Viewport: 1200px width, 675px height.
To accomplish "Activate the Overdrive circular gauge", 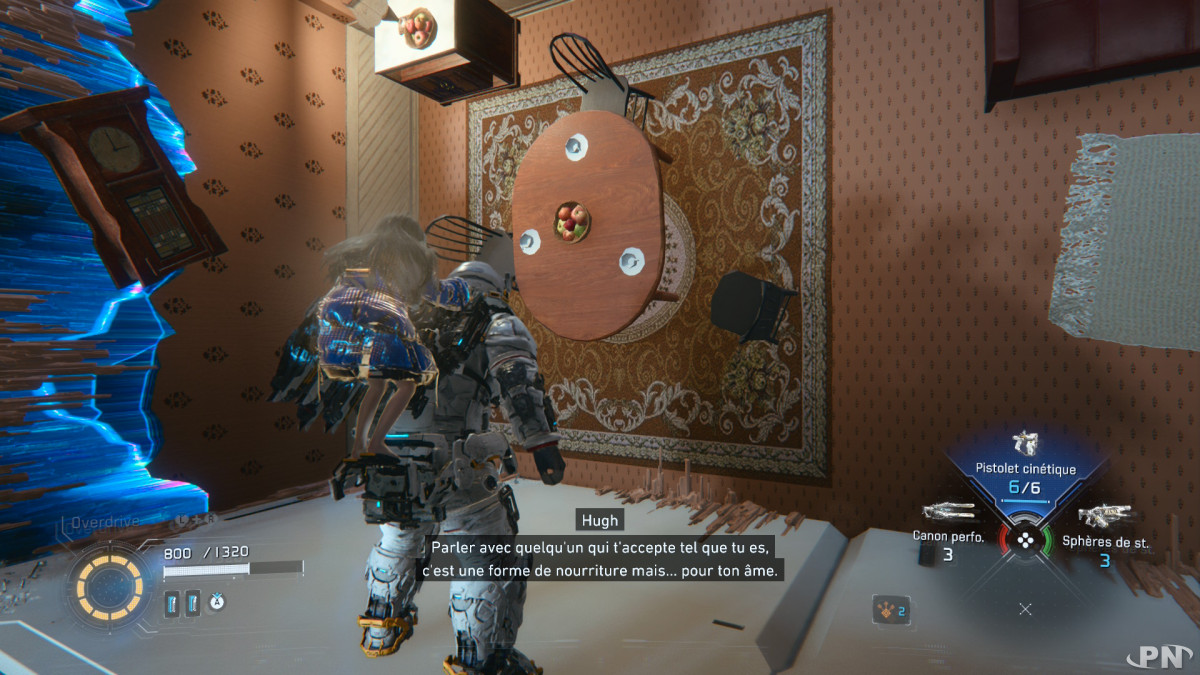I will [x=103, y=581].
